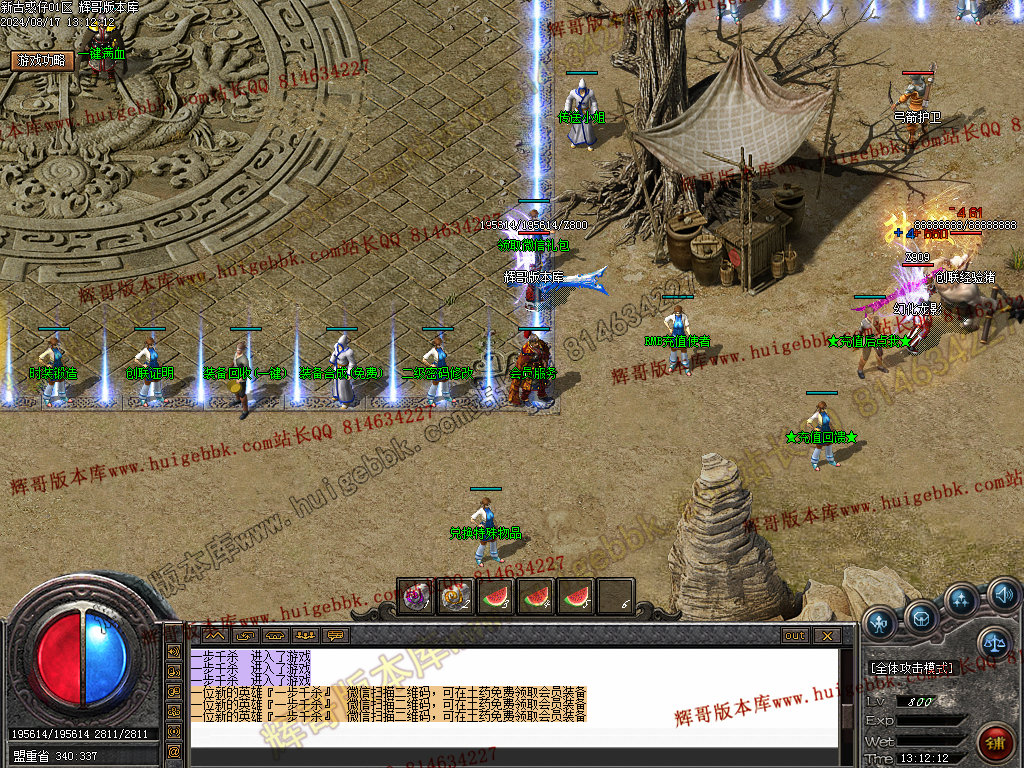Open the 游戏攻略 game guide button
The width and height of the screenshot is (1024, 768).
tap(43, 60)
